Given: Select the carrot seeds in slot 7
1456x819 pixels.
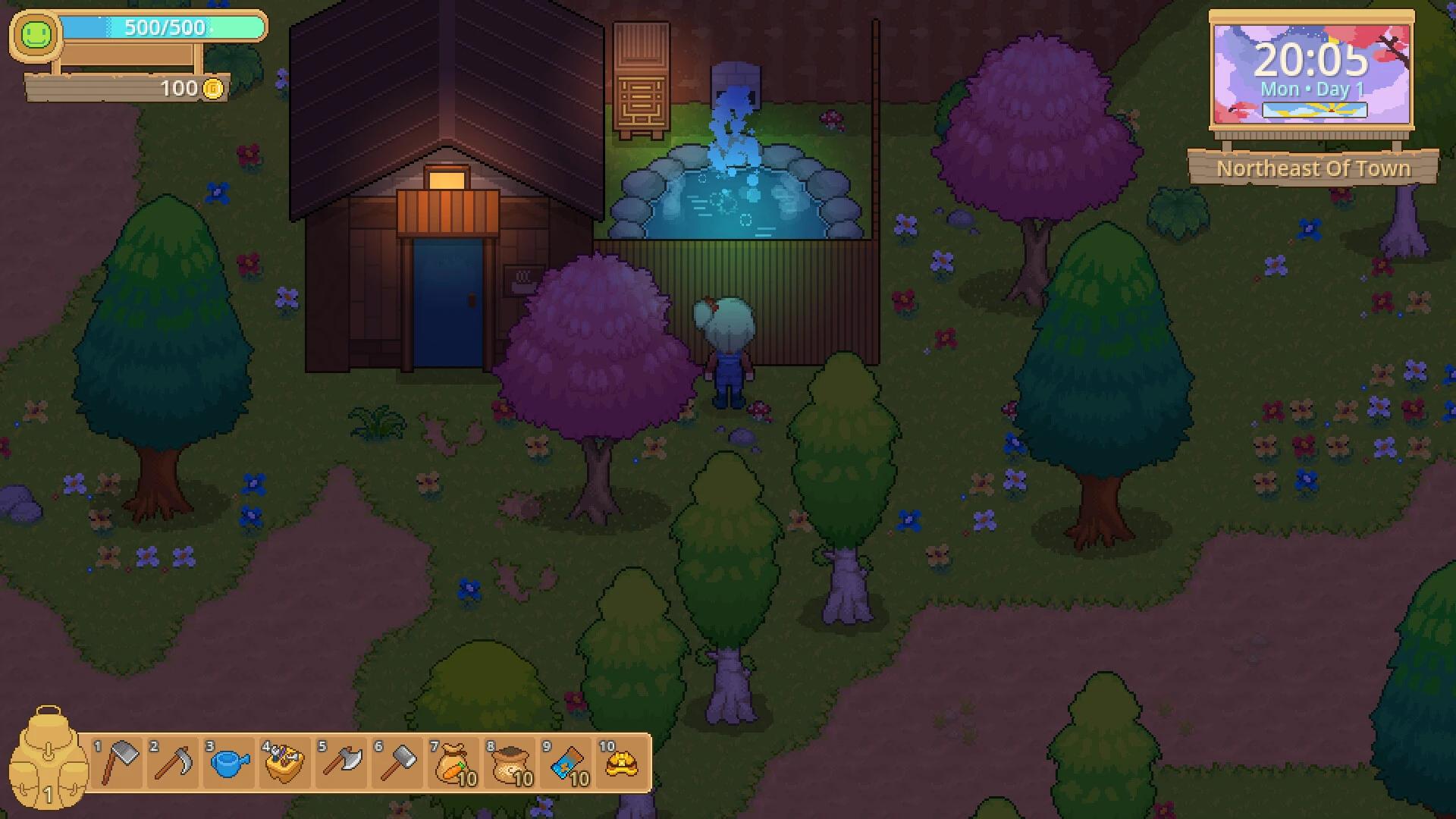Looking at the screenshot, I should (x=454, y=763).
